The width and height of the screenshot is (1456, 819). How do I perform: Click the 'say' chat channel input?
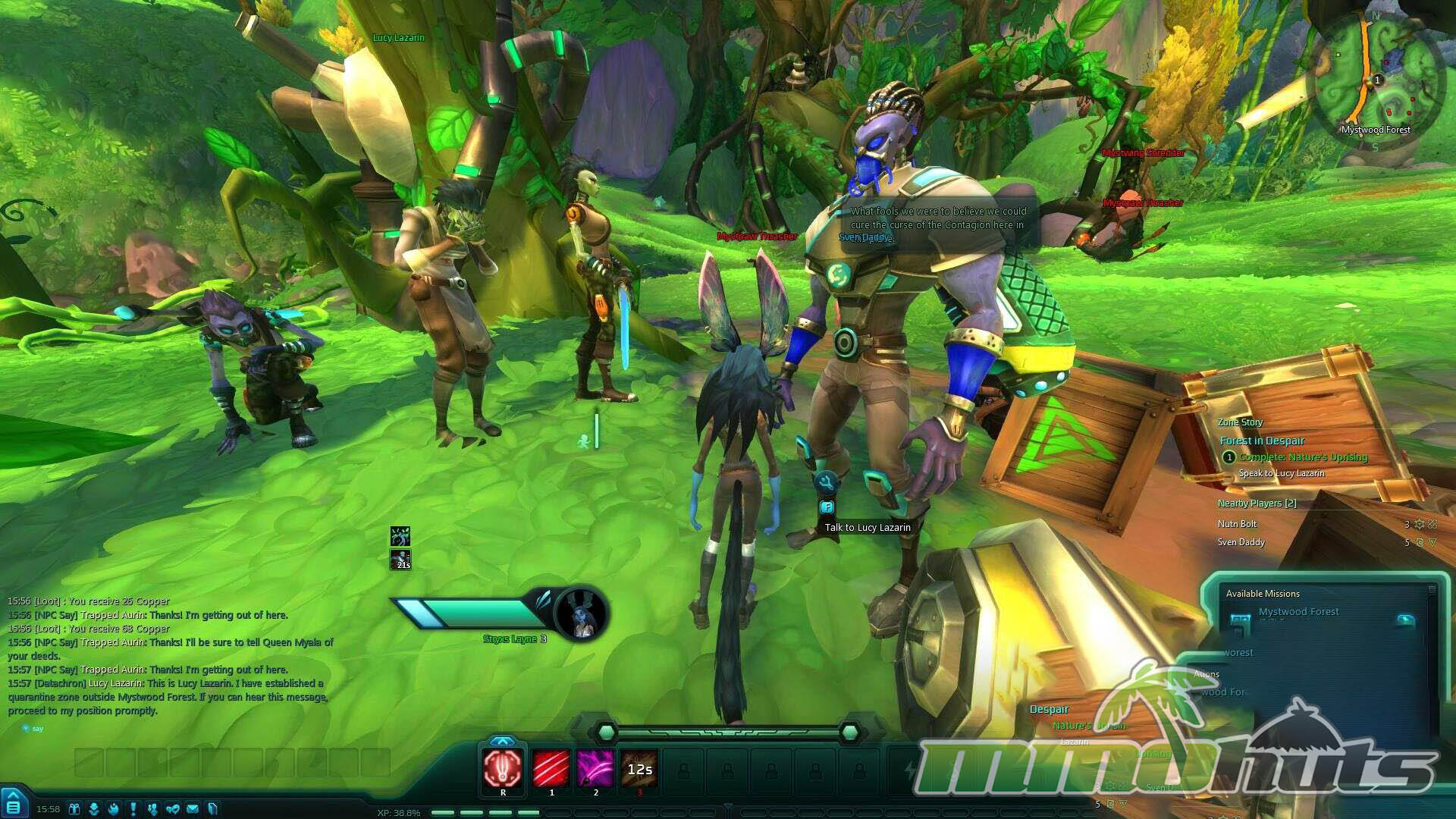coord(38,729)
